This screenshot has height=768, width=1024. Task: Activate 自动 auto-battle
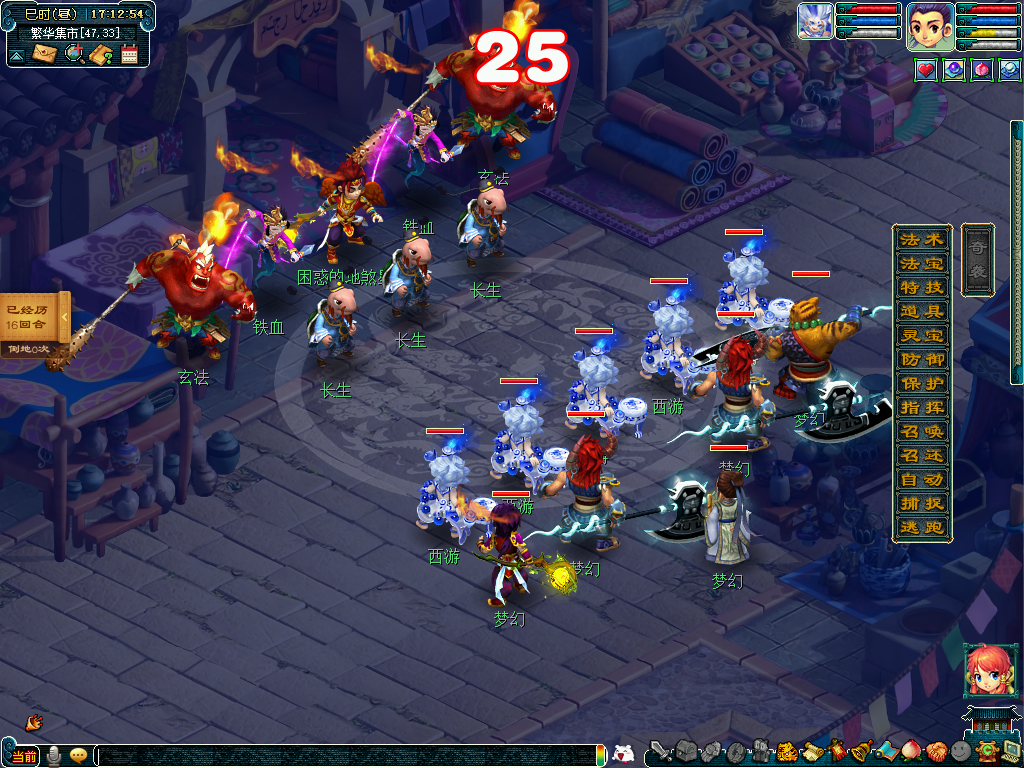pos(921,480)
